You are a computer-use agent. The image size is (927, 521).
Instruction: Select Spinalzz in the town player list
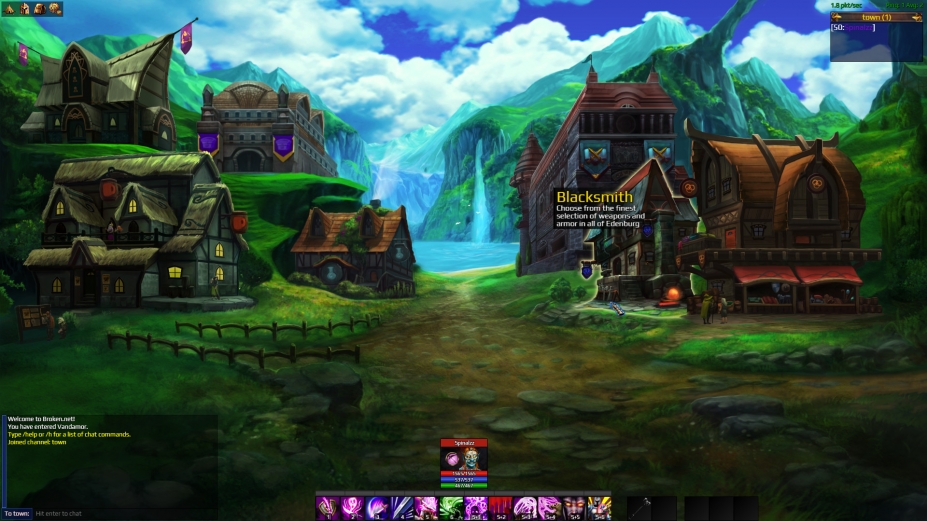coord(858,27)
